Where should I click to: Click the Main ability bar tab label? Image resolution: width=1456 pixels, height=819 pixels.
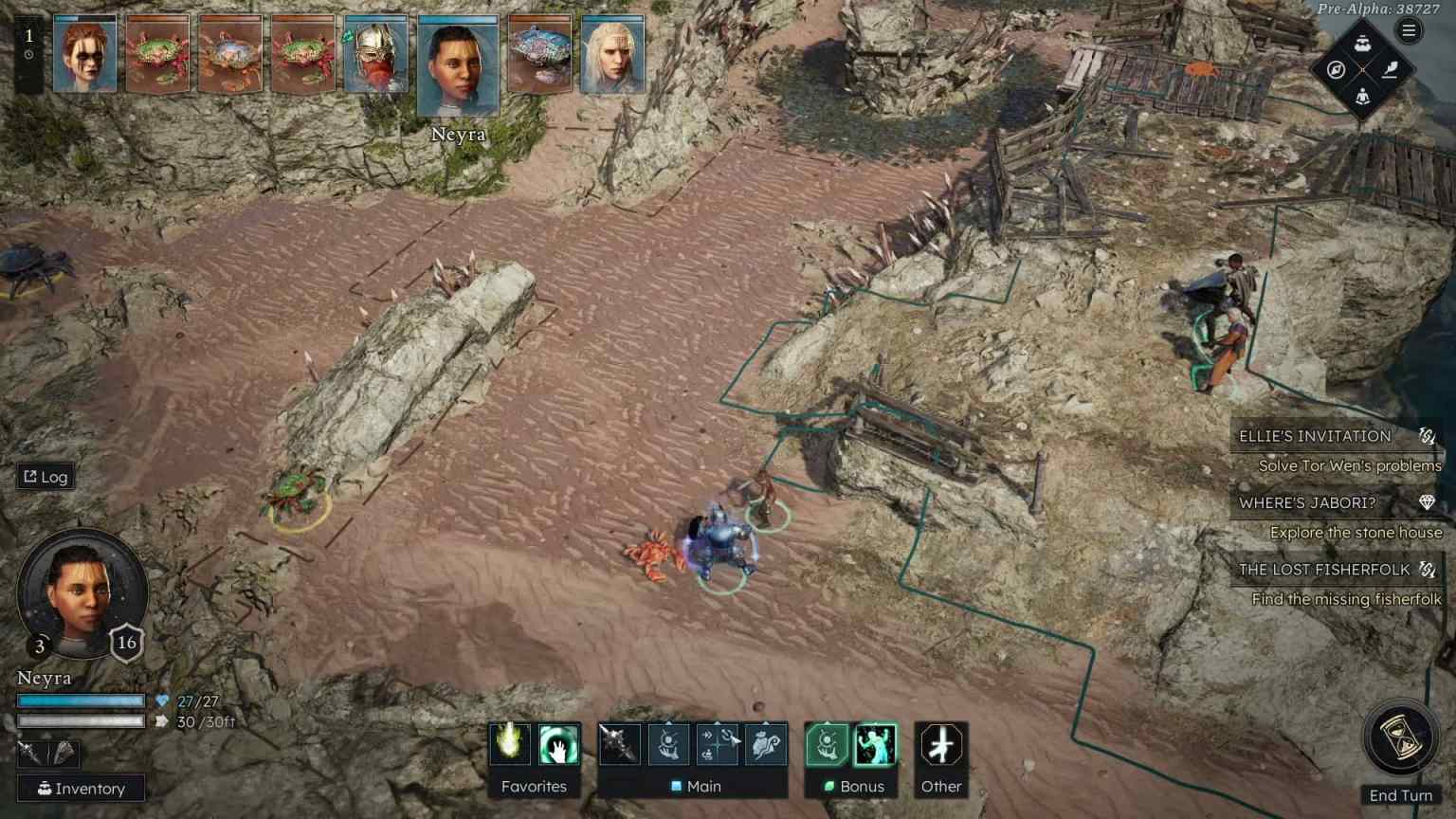tap(703, 786)
